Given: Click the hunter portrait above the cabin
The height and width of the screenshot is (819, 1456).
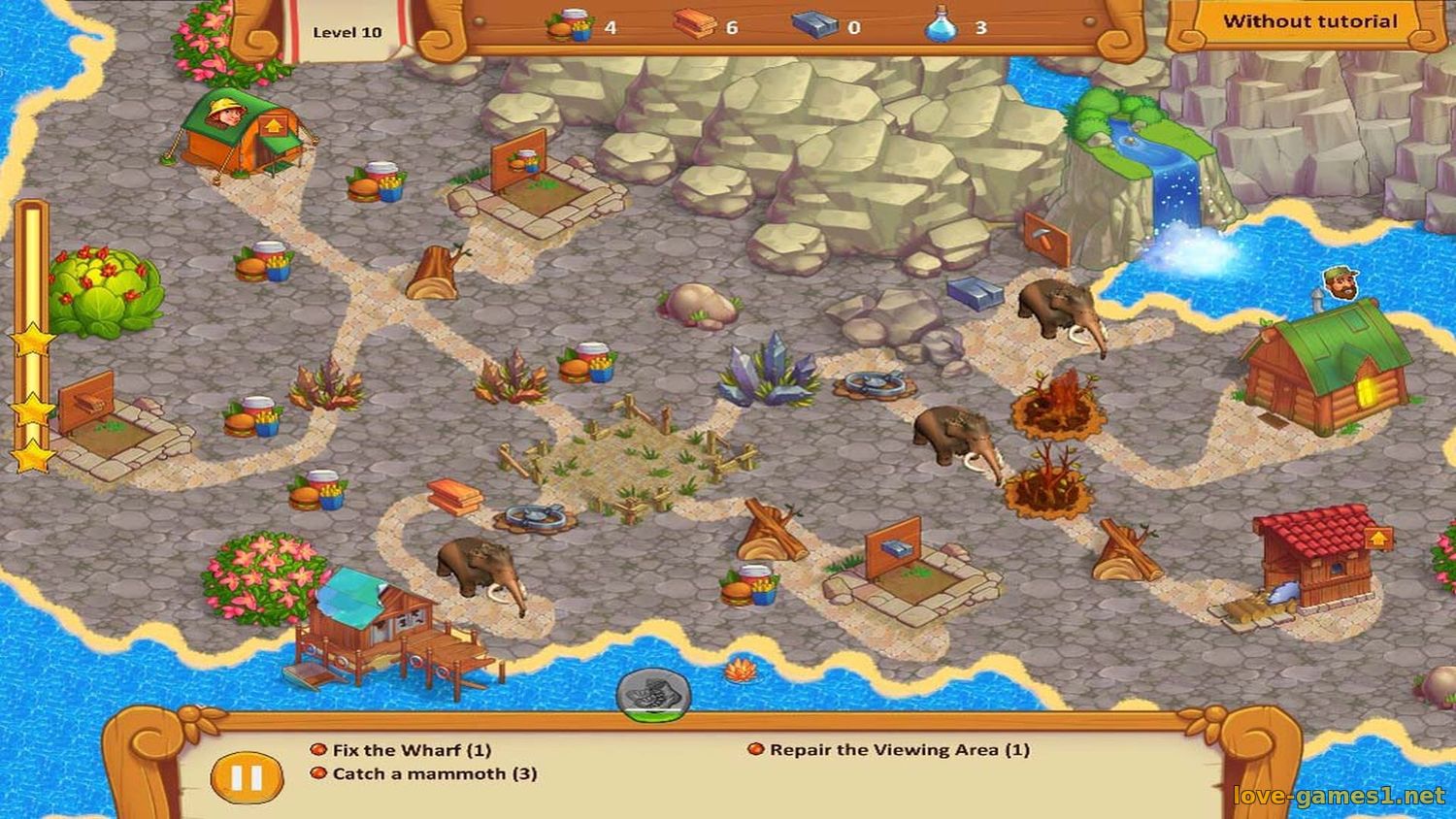Looking at the screenshot, I should click(x=1340, y=282).
